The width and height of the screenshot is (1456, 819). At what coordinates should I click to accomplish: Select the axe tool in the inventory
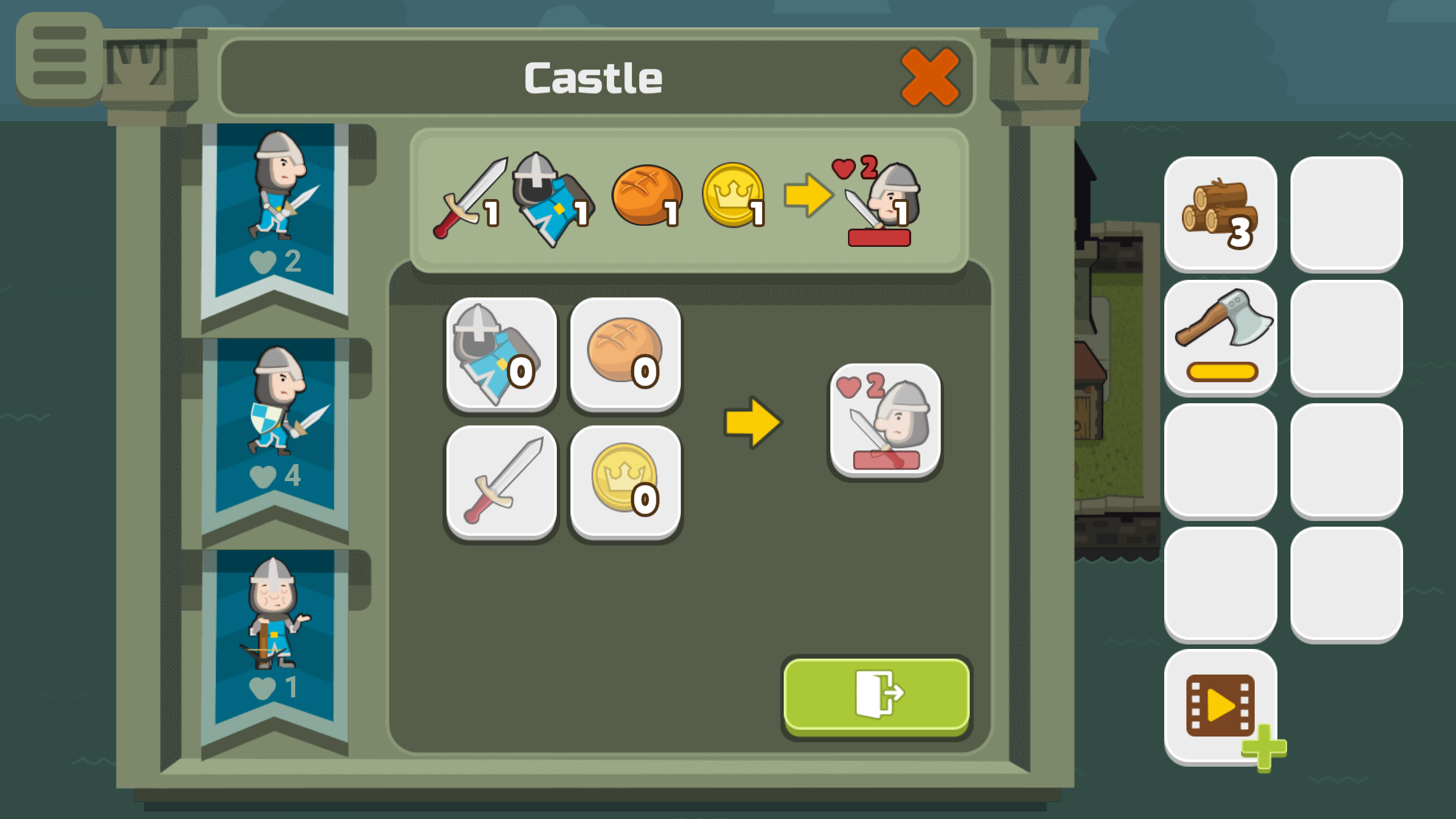(1221, 333)
